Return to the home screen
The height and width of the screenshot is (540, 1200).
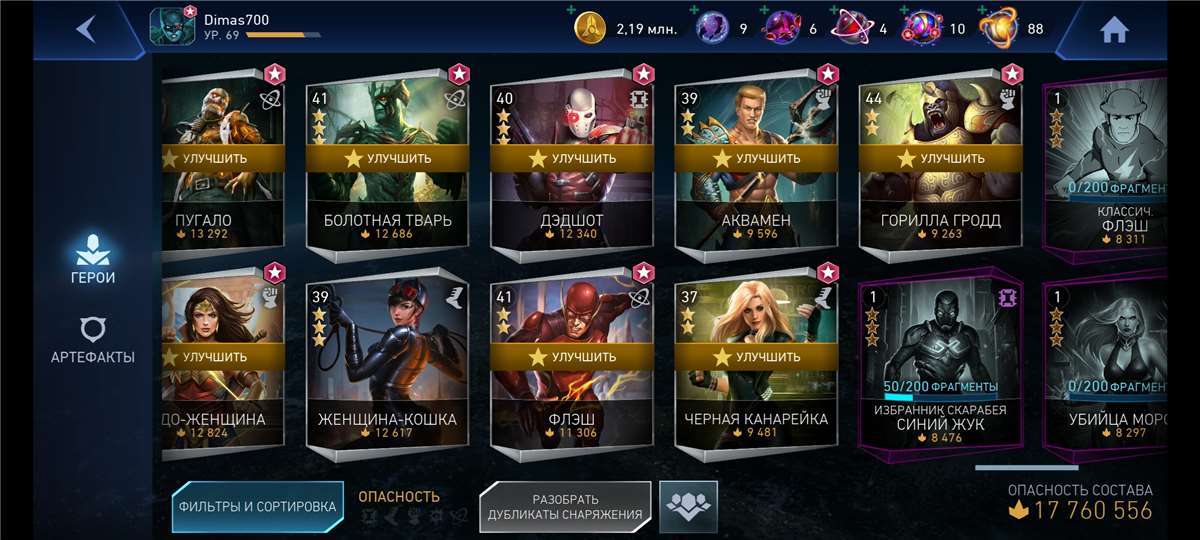1113,30
